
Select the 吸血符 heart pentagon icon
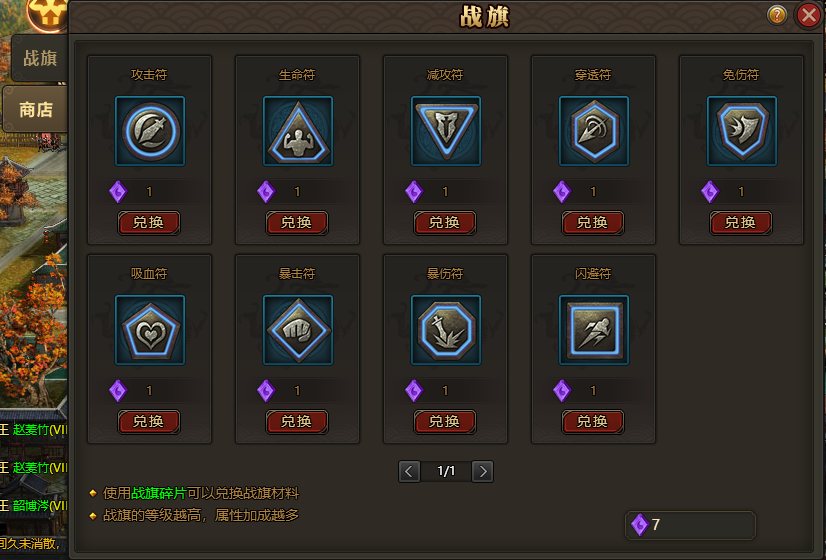click(150, 329)
